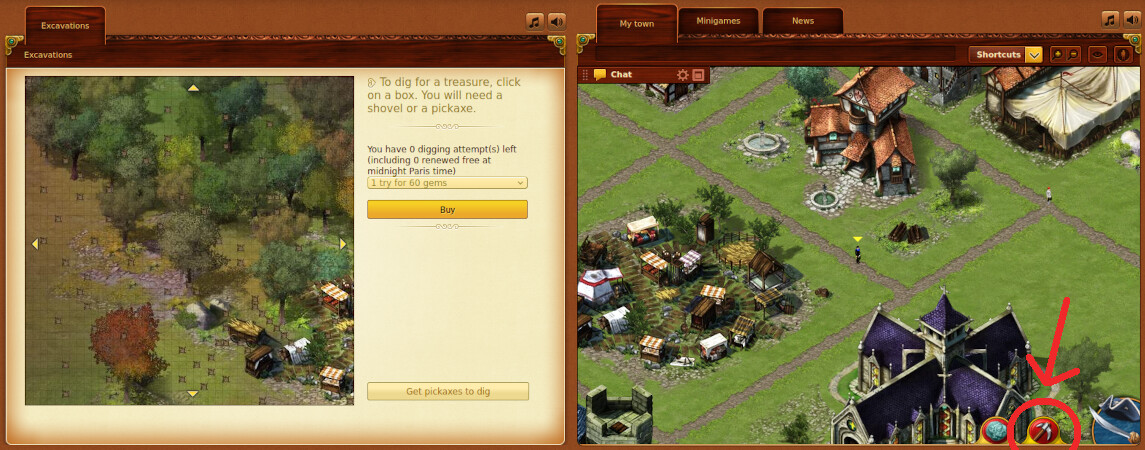Image resolution: width=1145 pixels, height=450 pixels.
Task: Expand the Shortcuts dropdown
Action: click(1034, 54)
